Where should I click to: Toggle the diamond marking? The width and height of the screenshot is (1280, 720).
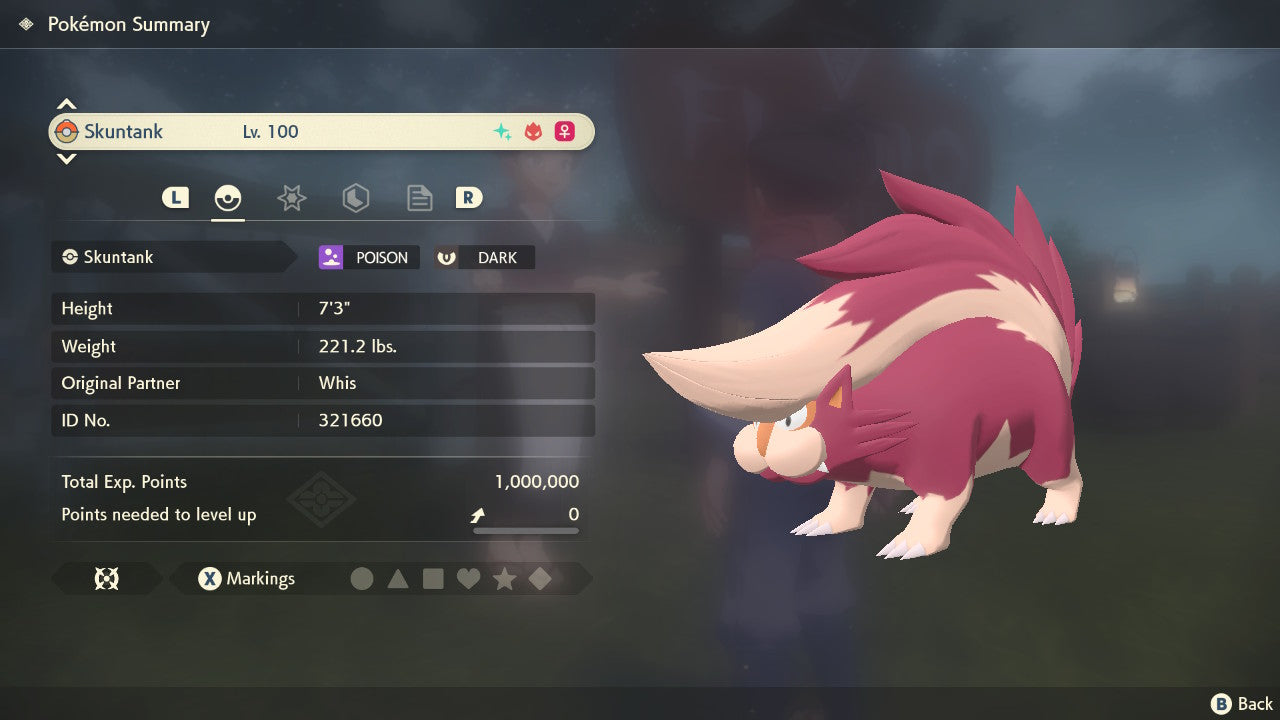pos(540,579)
